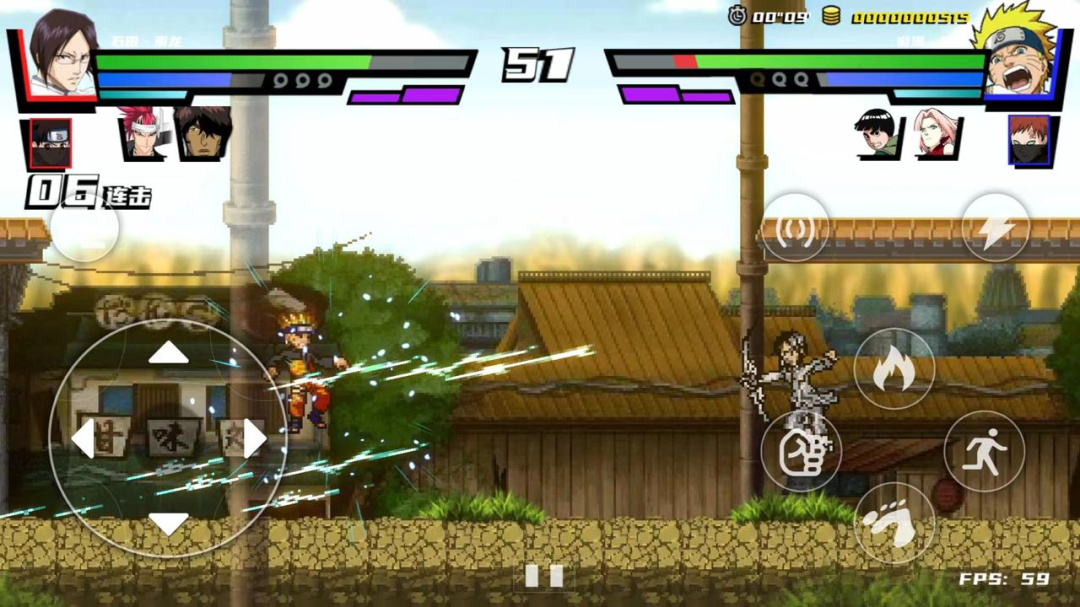Tap the faint circle button under combo counter

pos(84,230)
